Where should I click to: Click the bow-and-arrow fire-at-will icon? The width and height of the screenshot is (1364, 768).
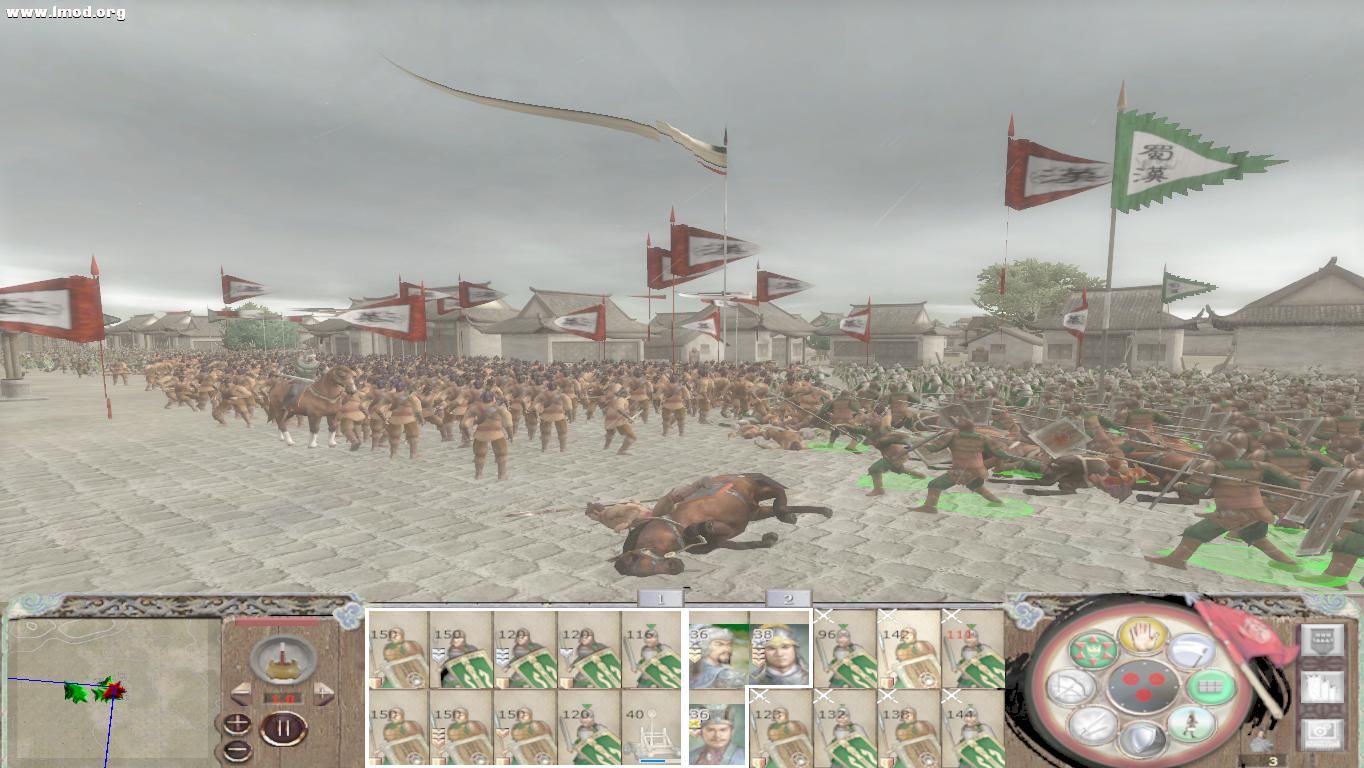tap(1072, 686)
